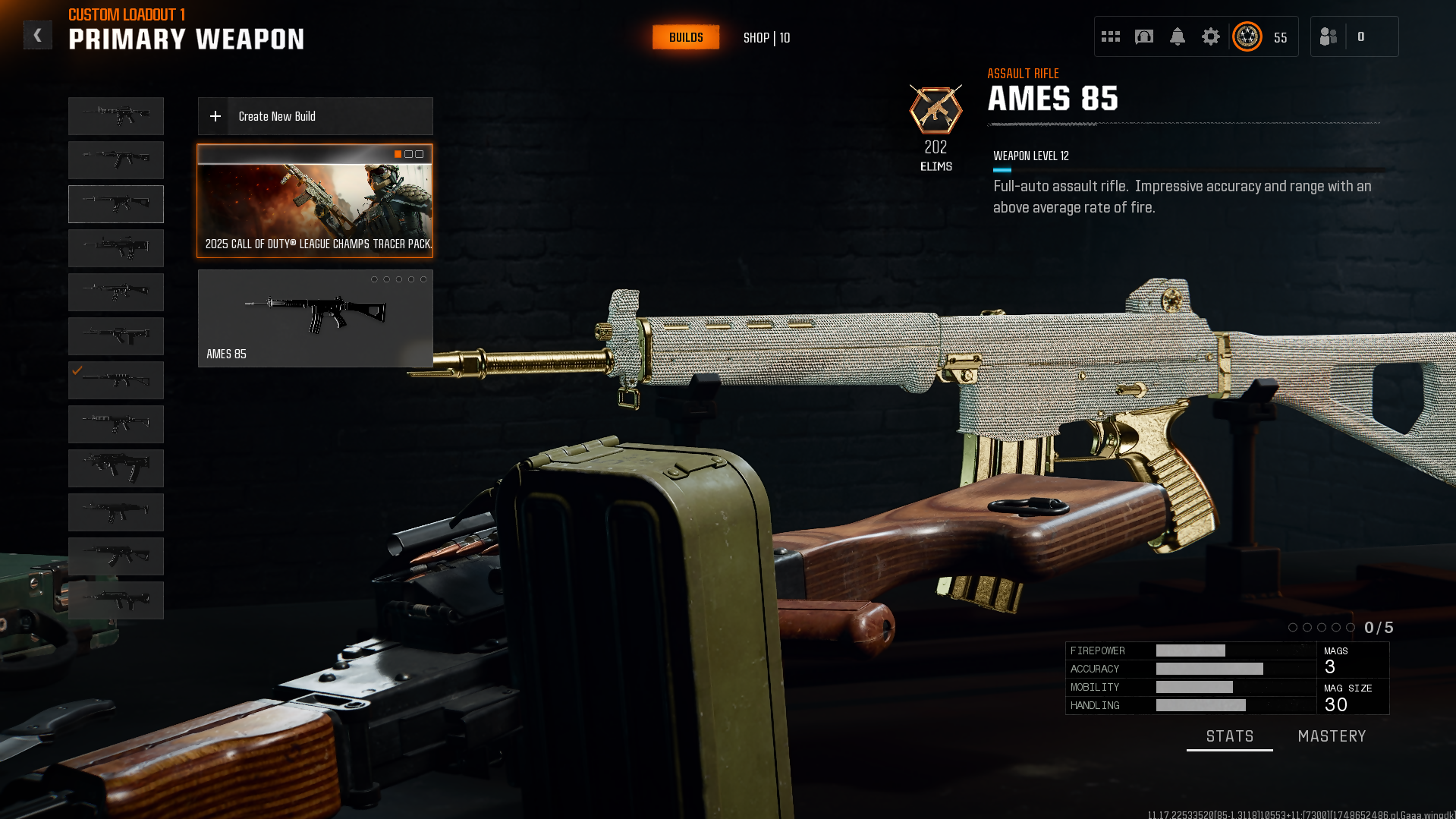Switch to the Builds tab
The image size is (1456, 819).
coord(685,37)
